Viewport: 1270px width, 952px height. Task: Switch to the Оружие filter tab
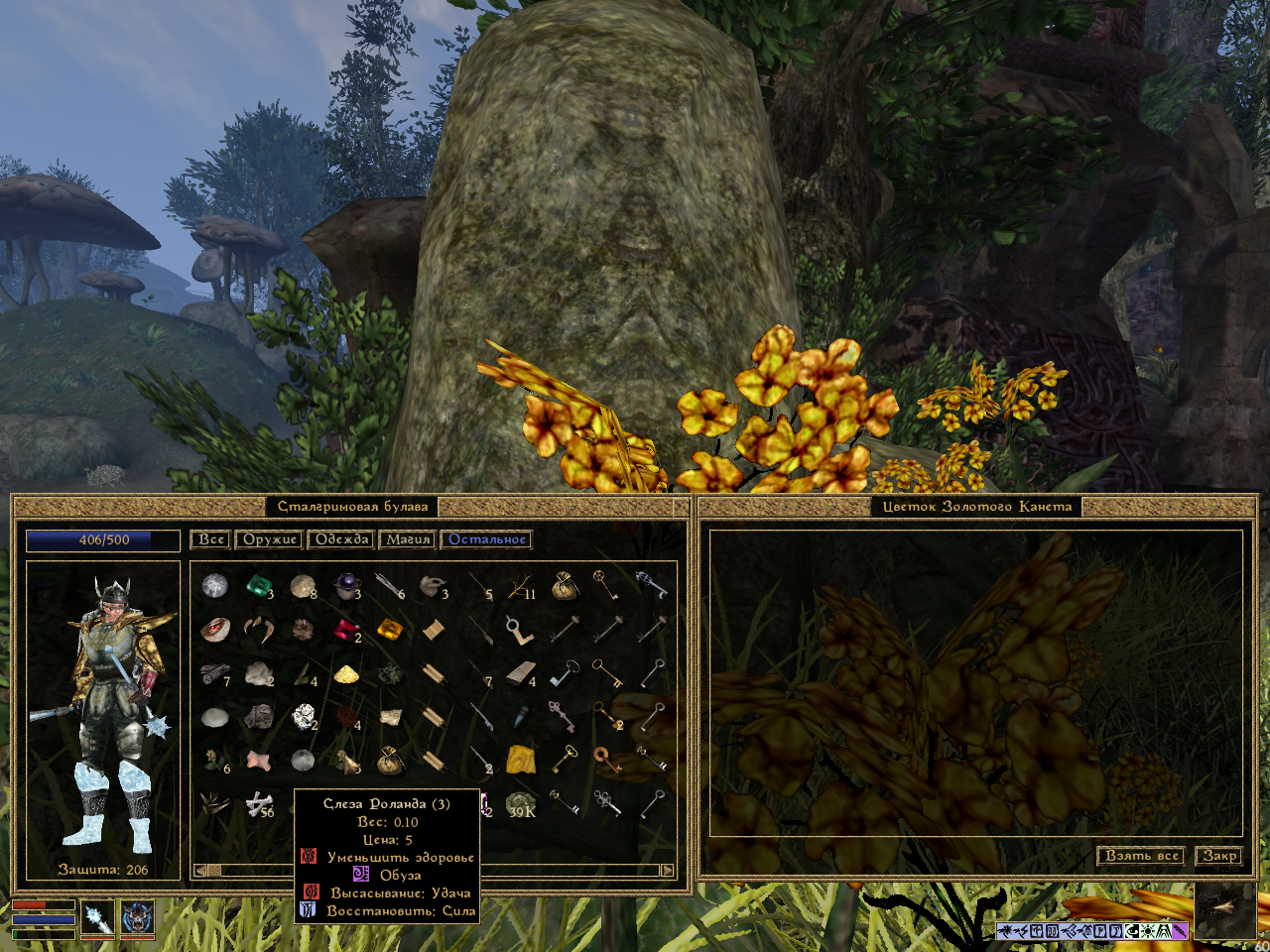270,539
